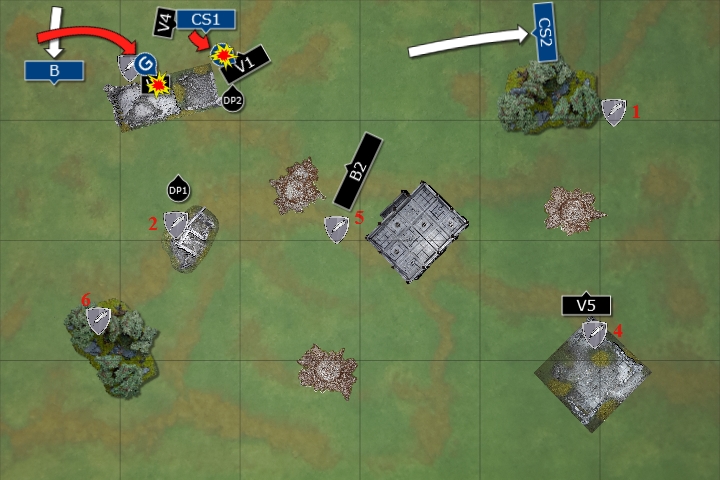
Task: Pick the black V5 unit token
Action: [586, 305]
